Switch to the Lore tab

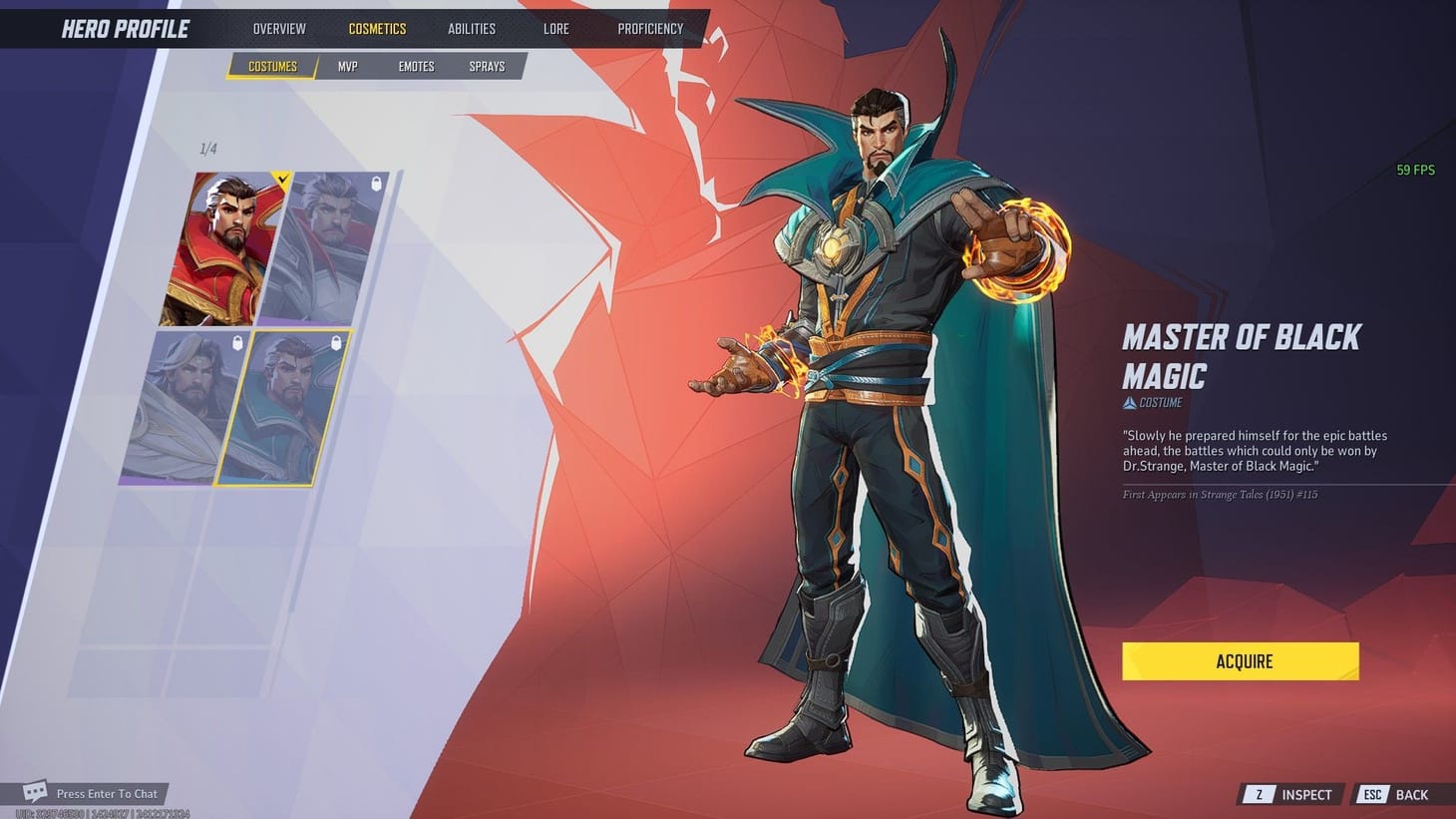click(x=555, y=28)
